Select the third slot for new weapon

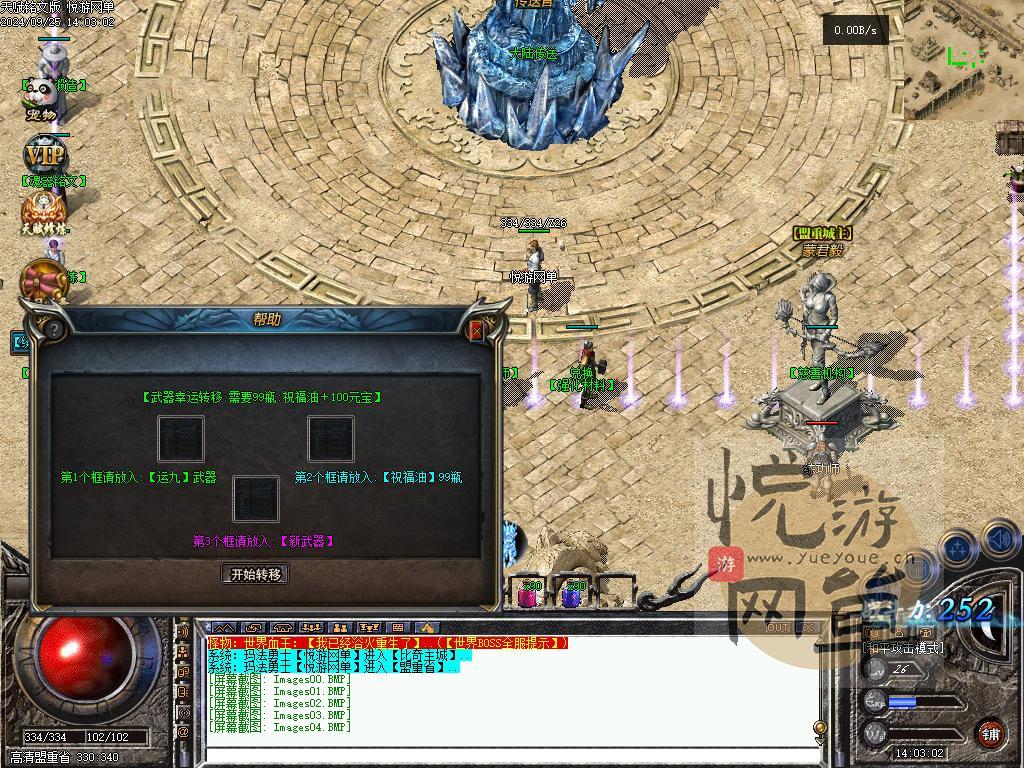pos(256,498)
